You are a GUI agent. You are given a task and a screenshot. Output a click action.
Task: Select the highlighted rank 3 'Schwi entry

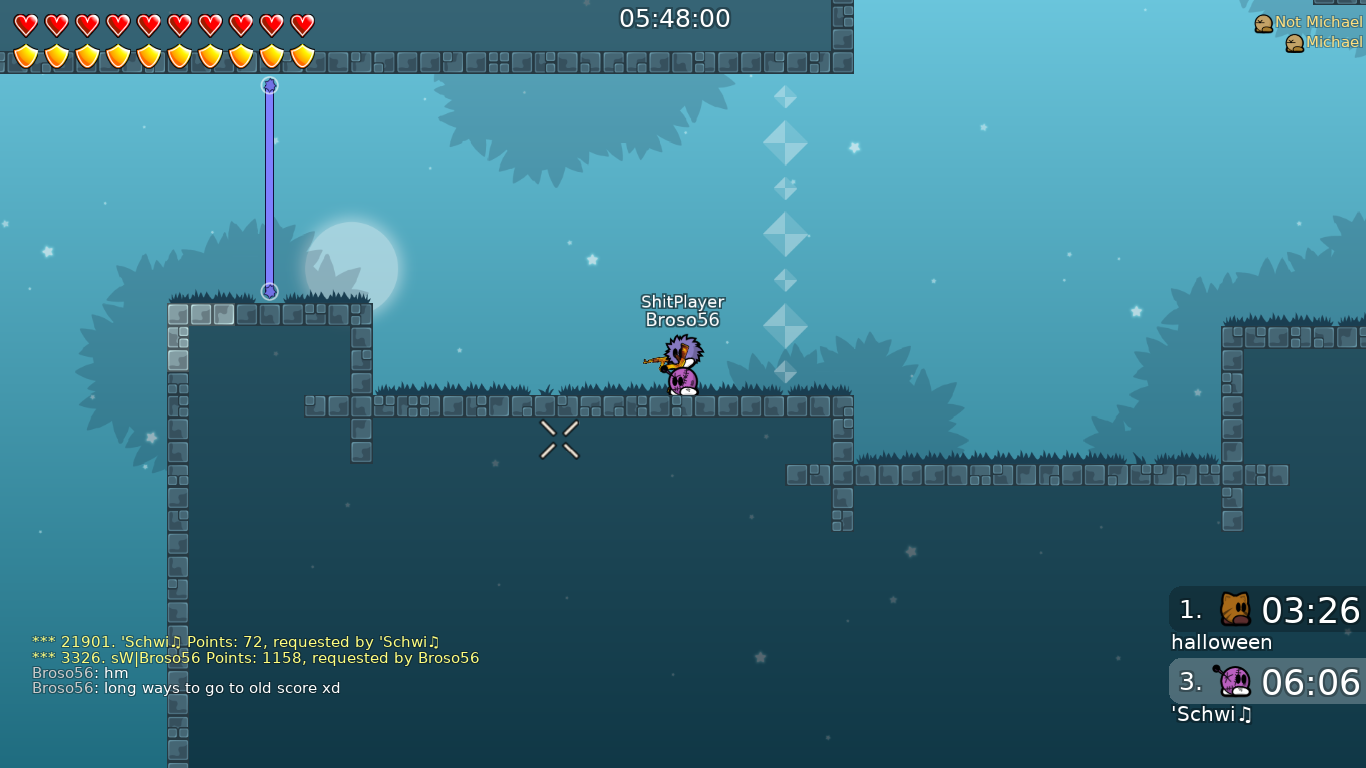pyautogui.click(x=1264, y=683)
